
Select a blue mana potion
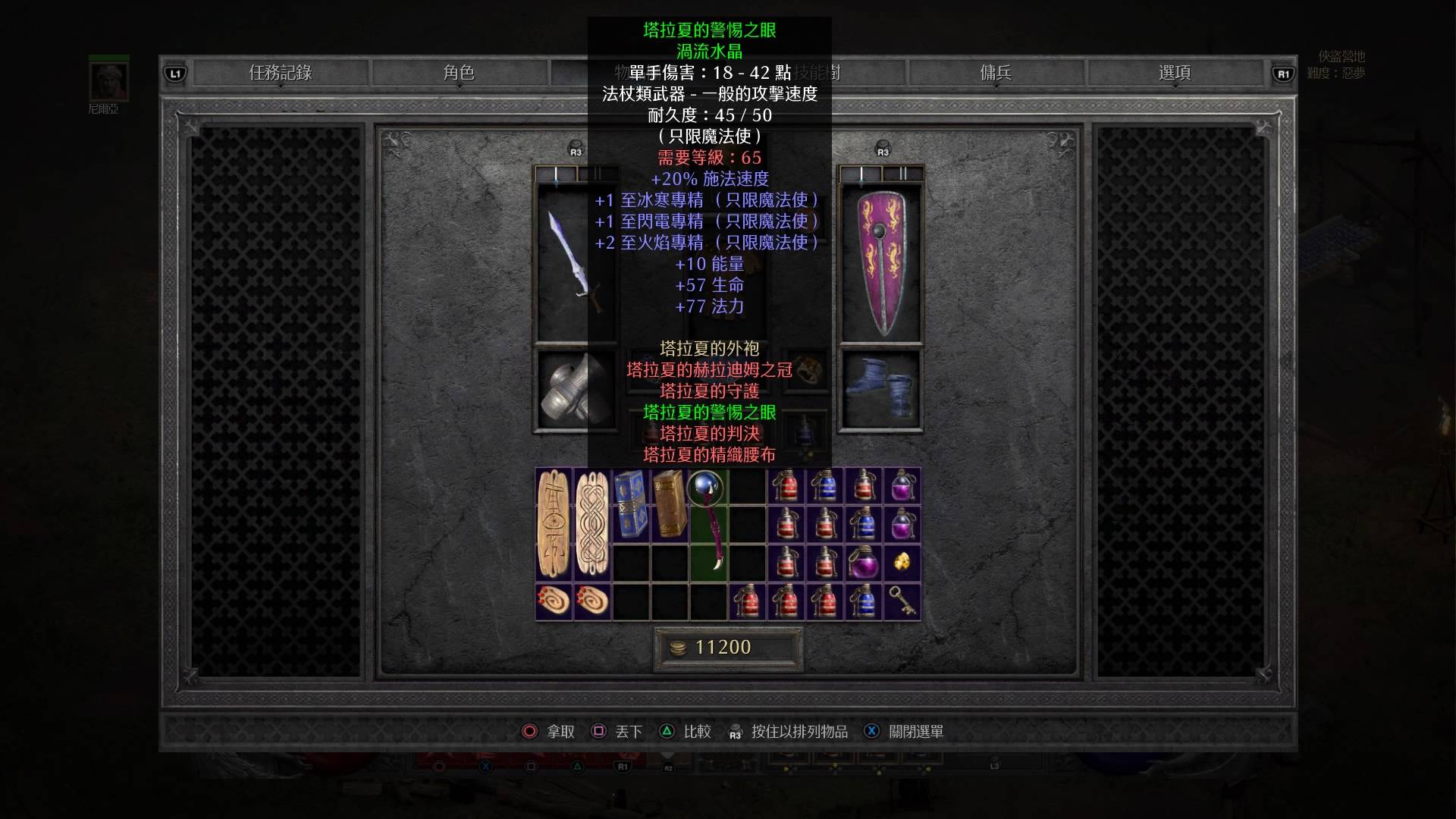(x=825, y=486)
